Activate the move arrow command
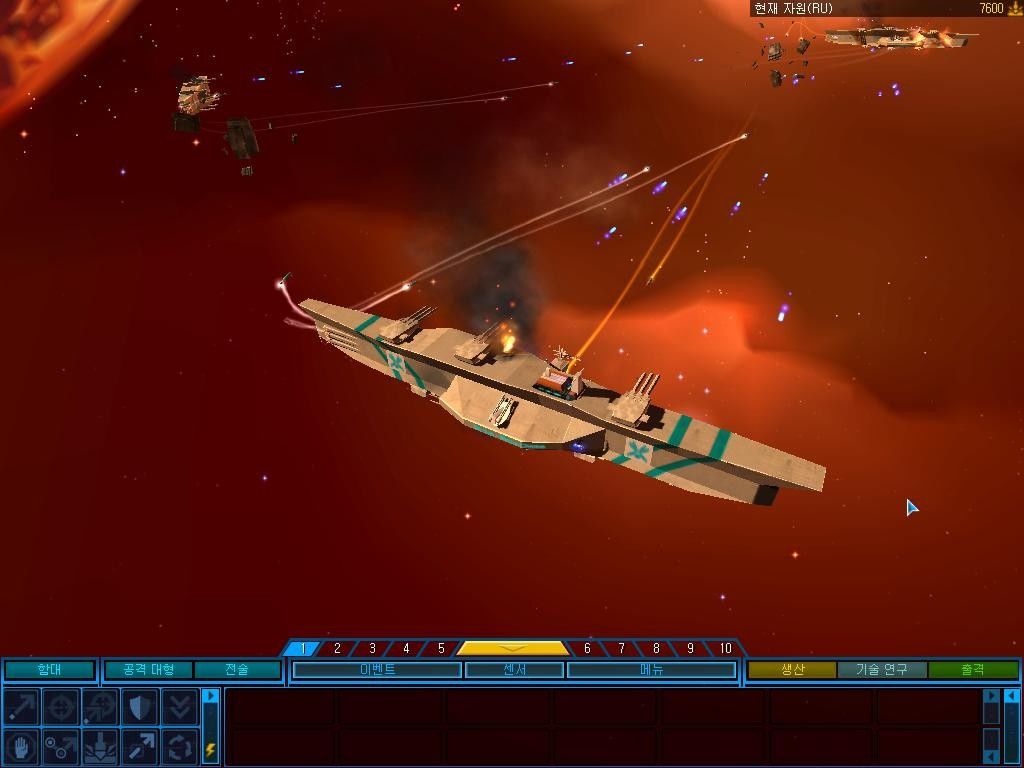The image size is (1024, 768). (21, 707)
